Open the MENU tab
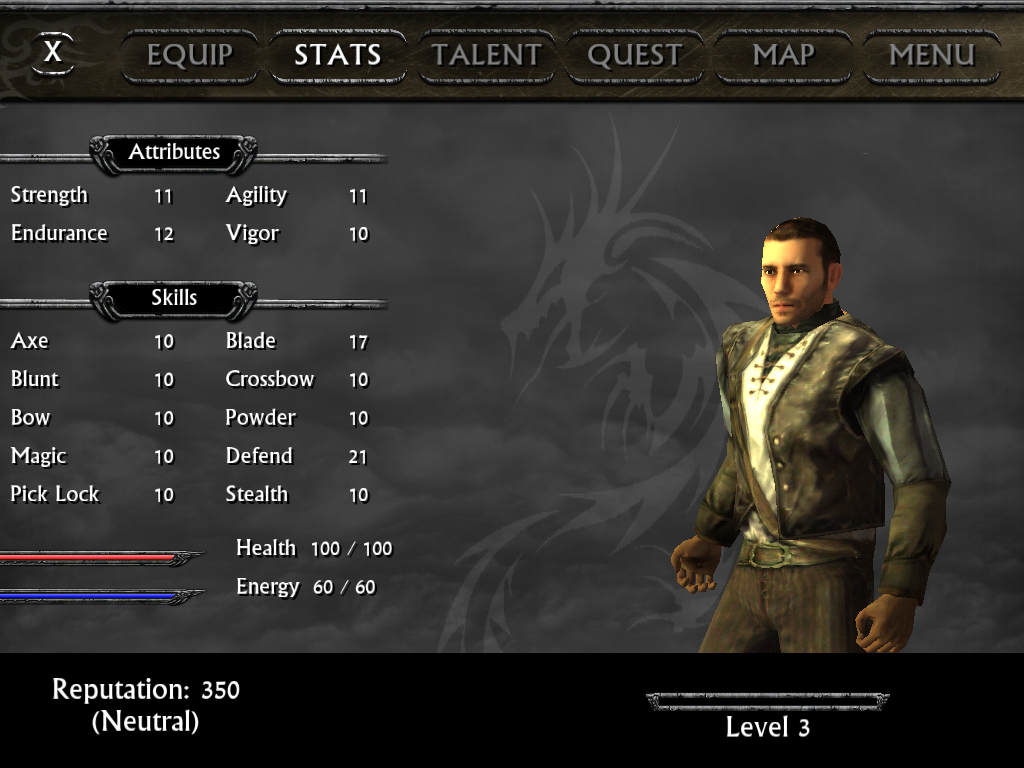The image size is (1024, 768). pyautogui.click(x=931, y=55)
